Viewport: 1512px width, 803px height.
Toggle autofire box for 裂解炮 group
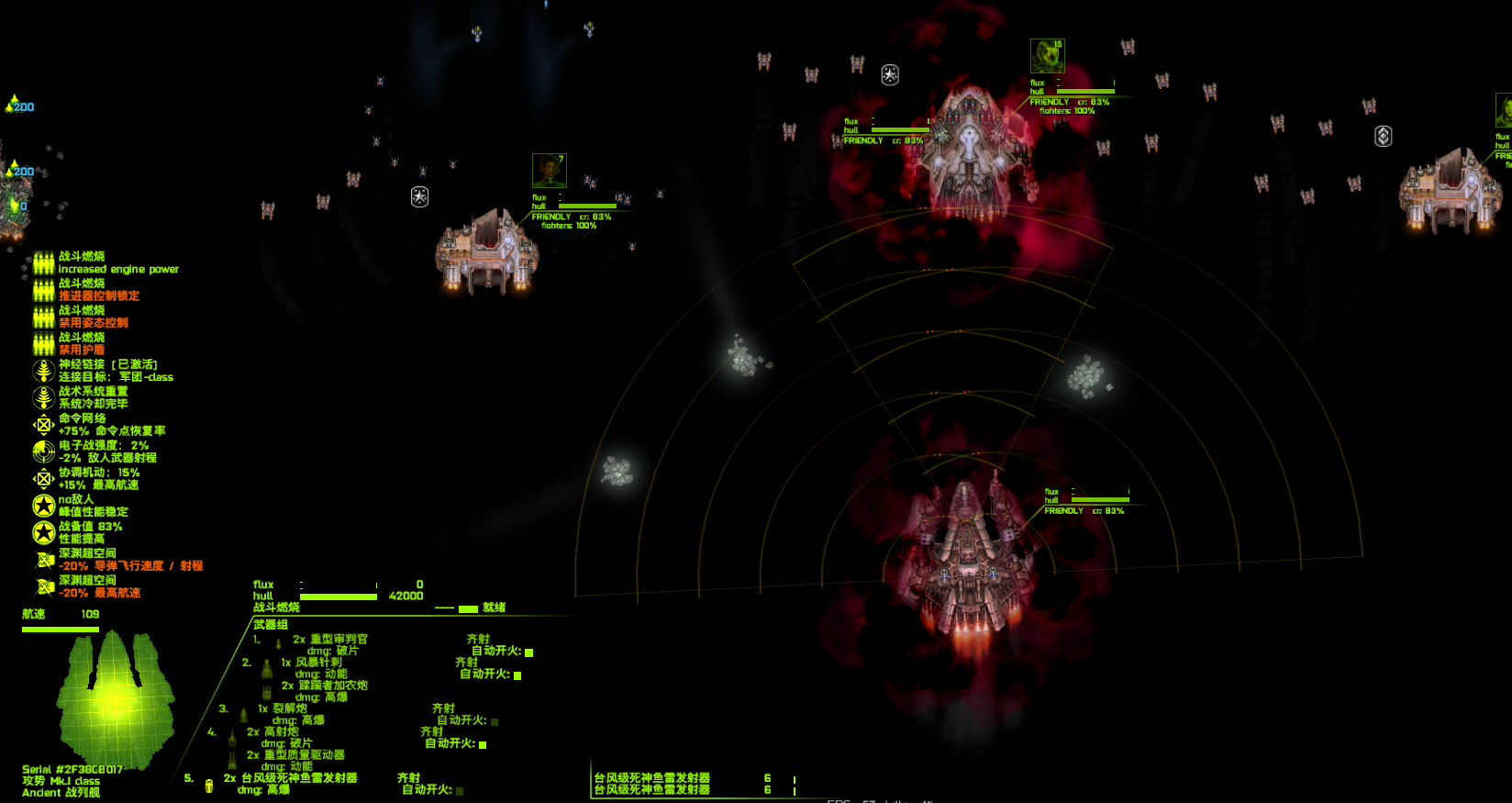pyautogui.click(x=495, y=721)
